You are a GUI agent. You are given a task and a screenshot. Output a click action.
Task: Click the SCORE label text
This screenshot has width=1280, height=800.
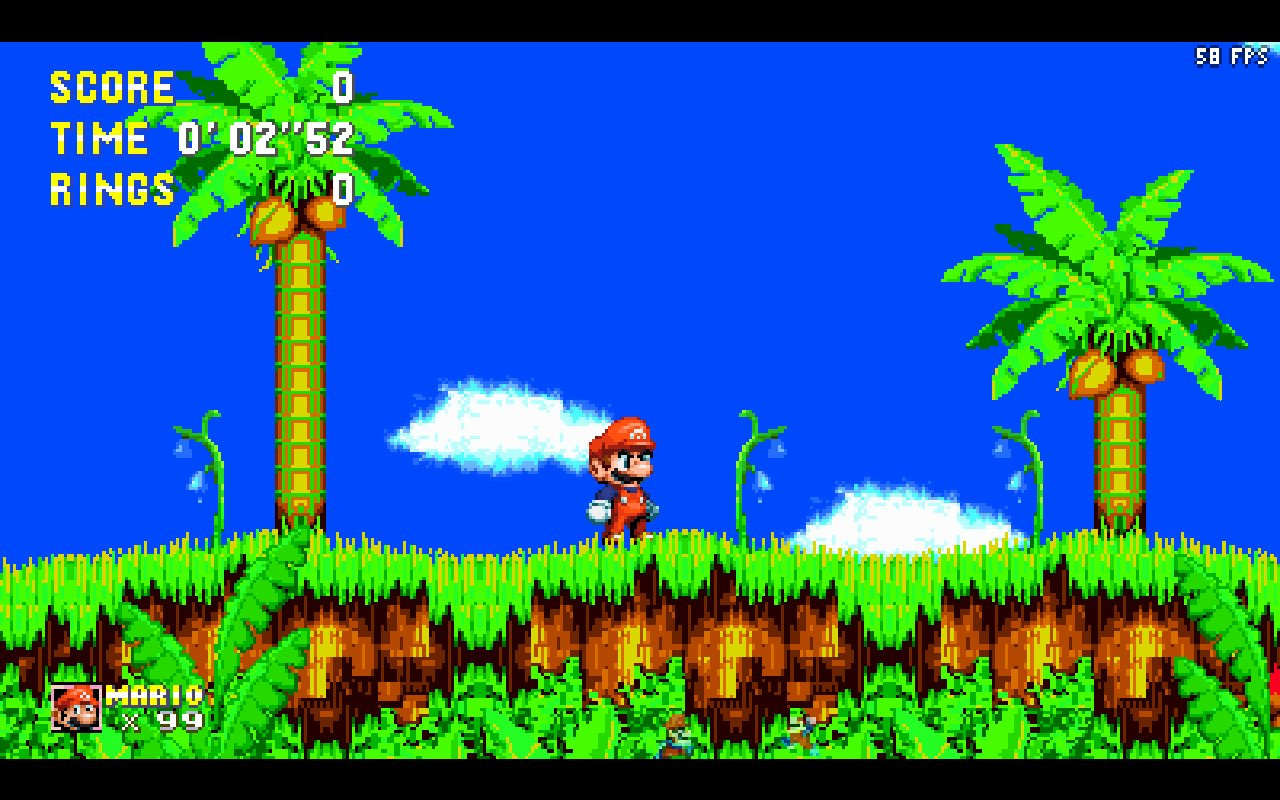[x=110, y=87]
